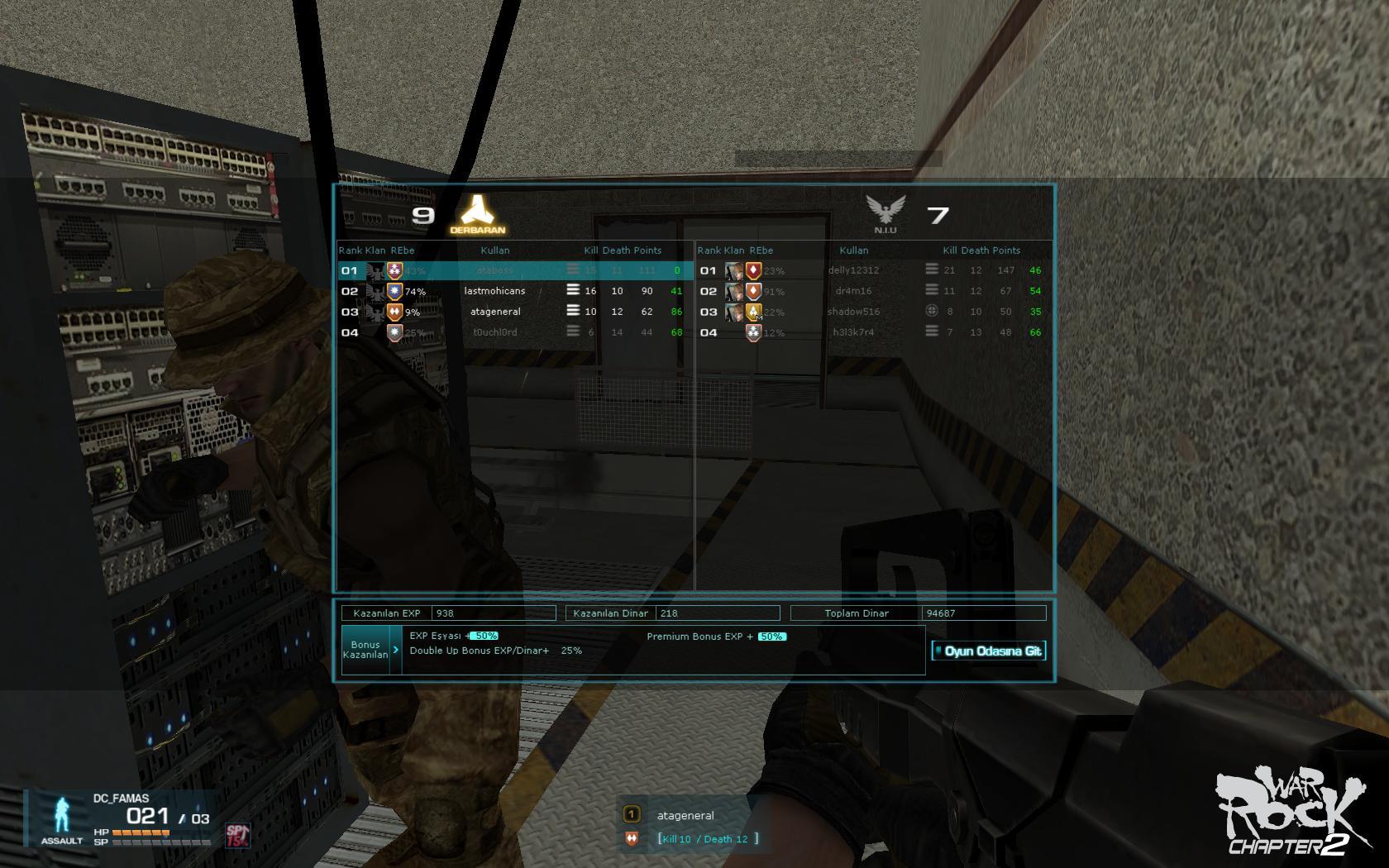Click the Oyun Odasına Git button
1389x868 pixels.
pyautogui.click(x=988, y=651)
